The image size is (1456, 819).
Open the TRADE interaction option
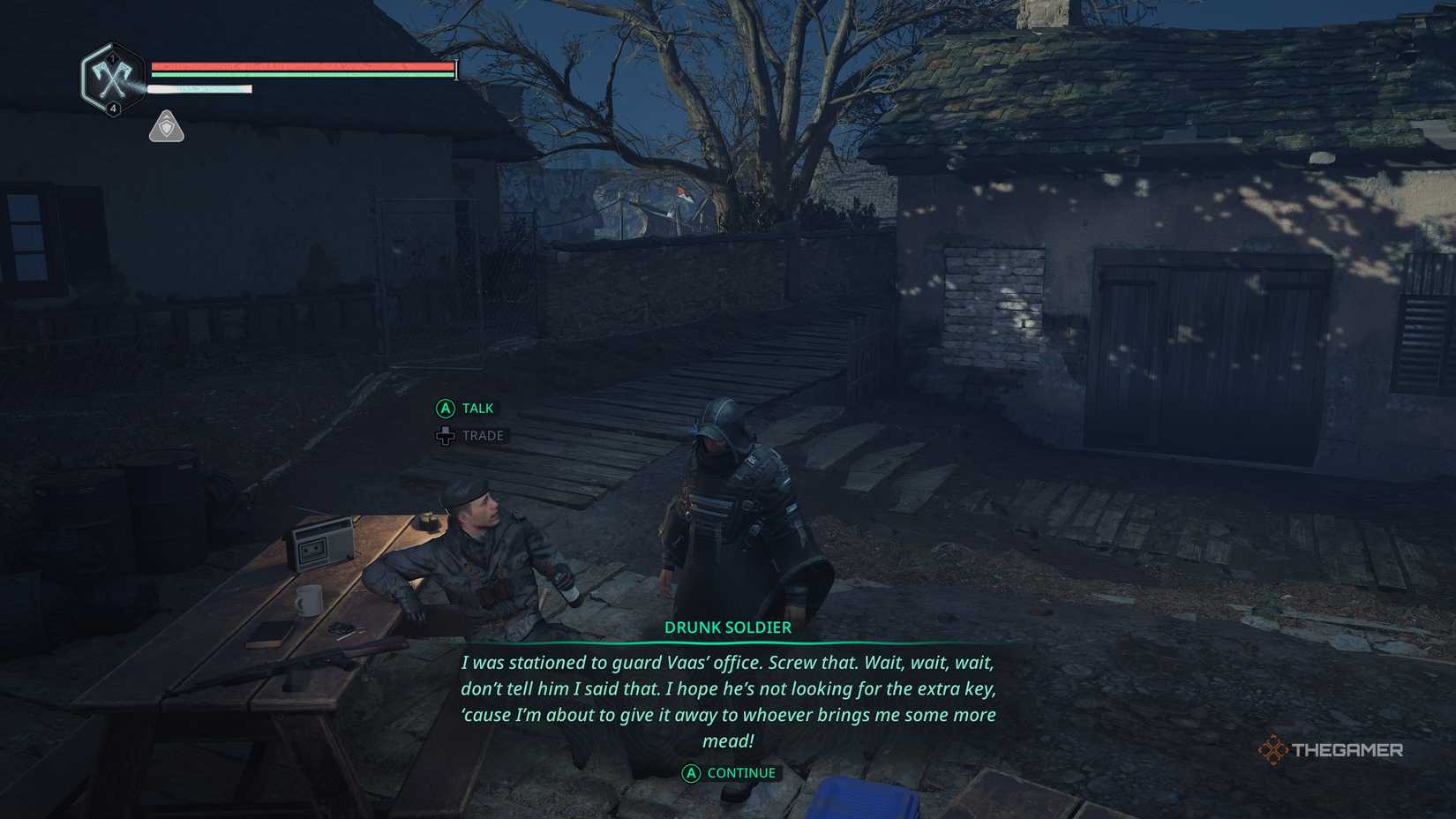click(x=482, y=435)
